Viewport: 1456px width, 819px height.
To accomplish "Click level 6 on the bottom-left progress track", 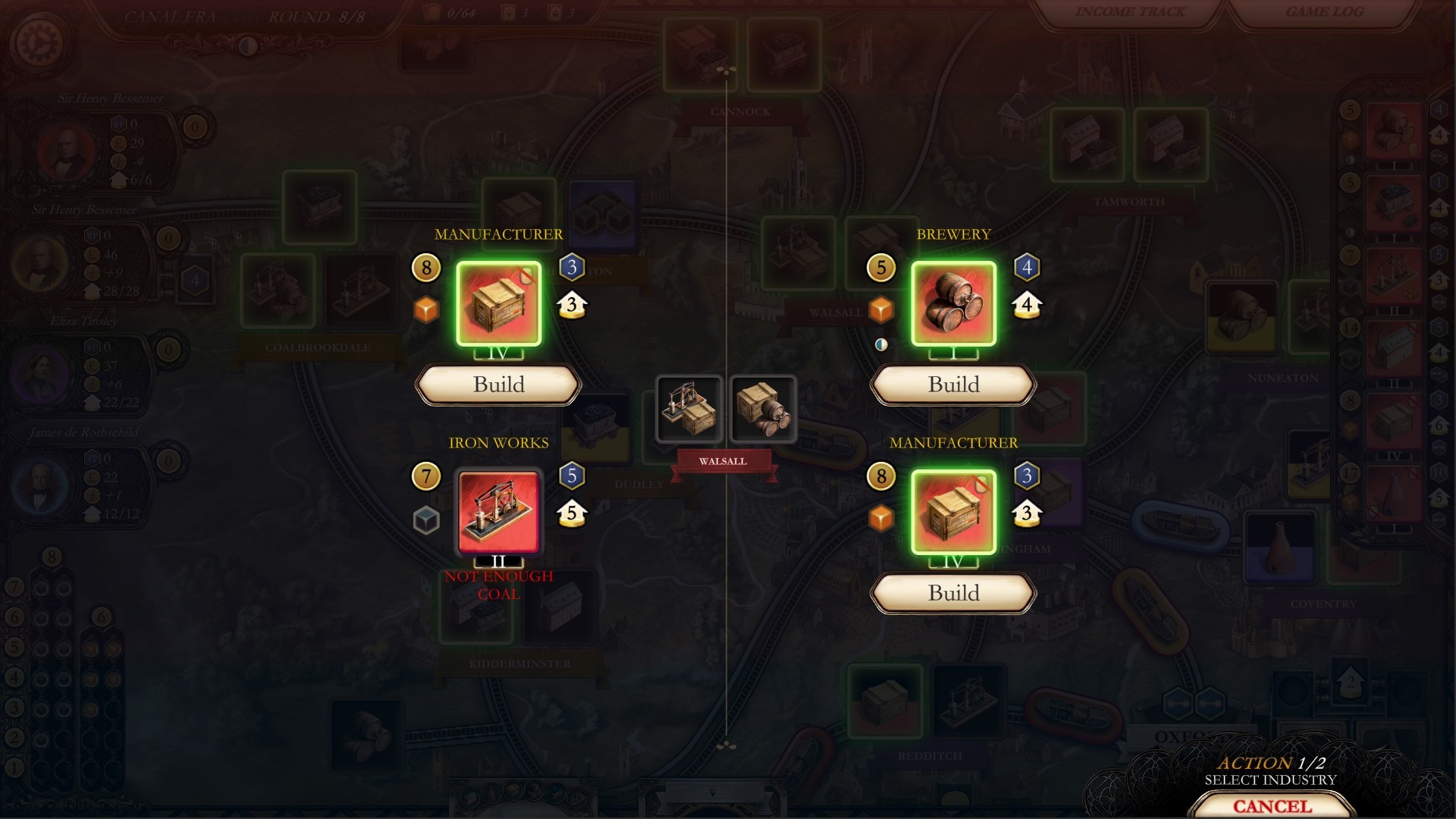I will pyautogui.click(x=14, y=617).
